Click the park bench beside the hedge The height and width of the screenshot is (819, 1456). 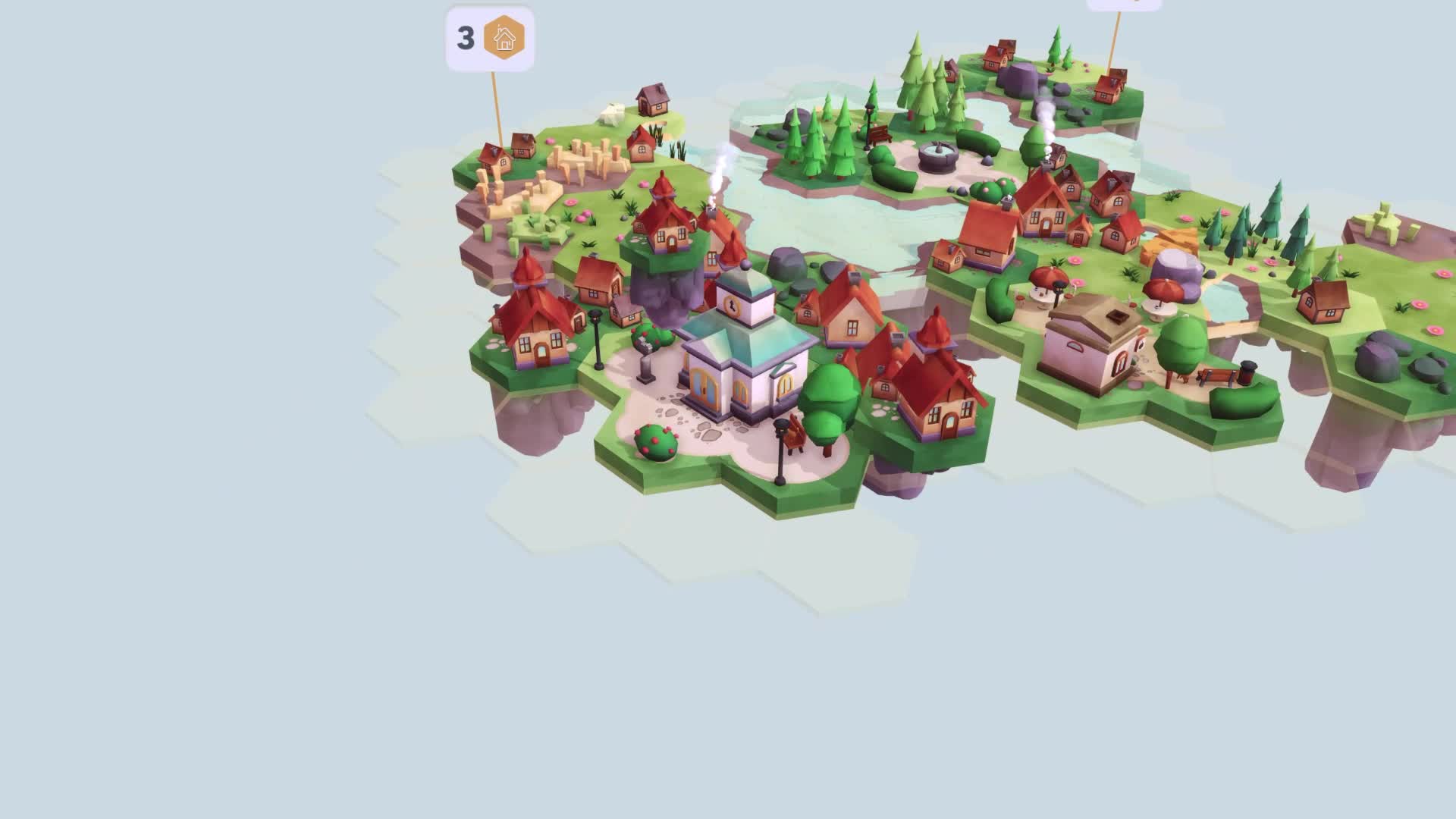(878, 135)
